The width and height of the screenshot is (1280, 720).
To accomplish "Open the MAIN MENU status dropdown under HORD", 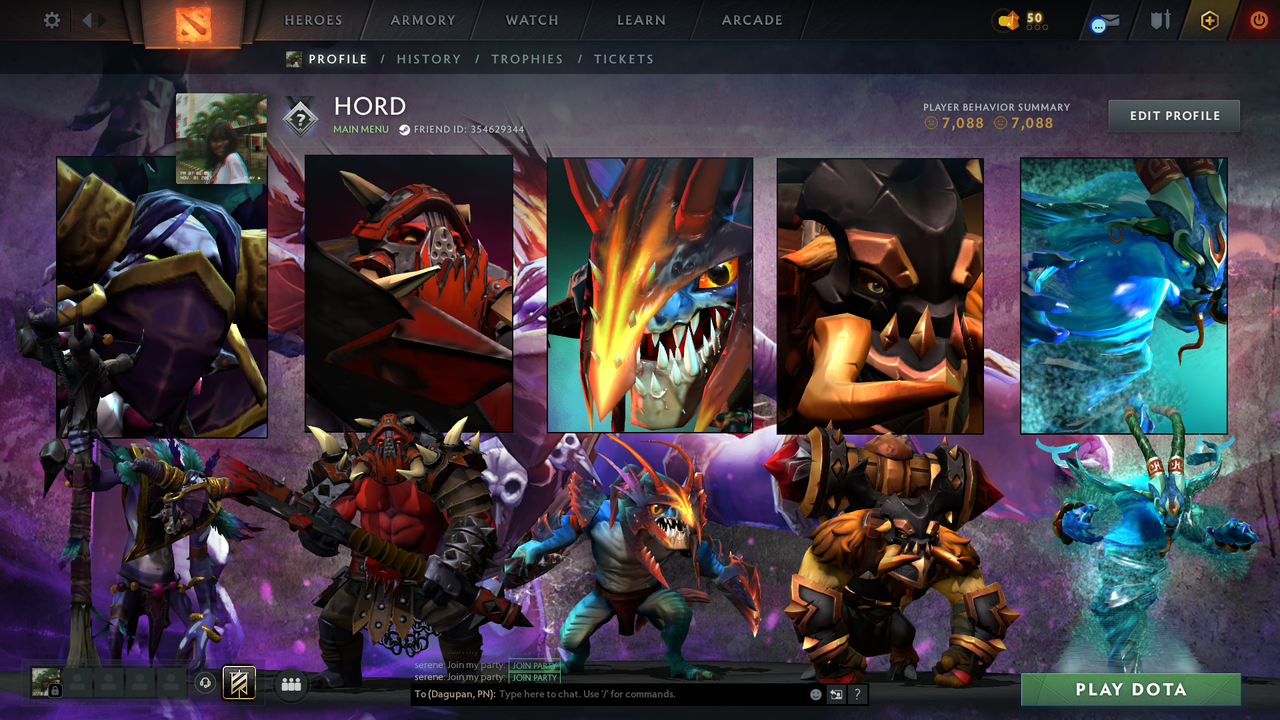I will [360, 129].
